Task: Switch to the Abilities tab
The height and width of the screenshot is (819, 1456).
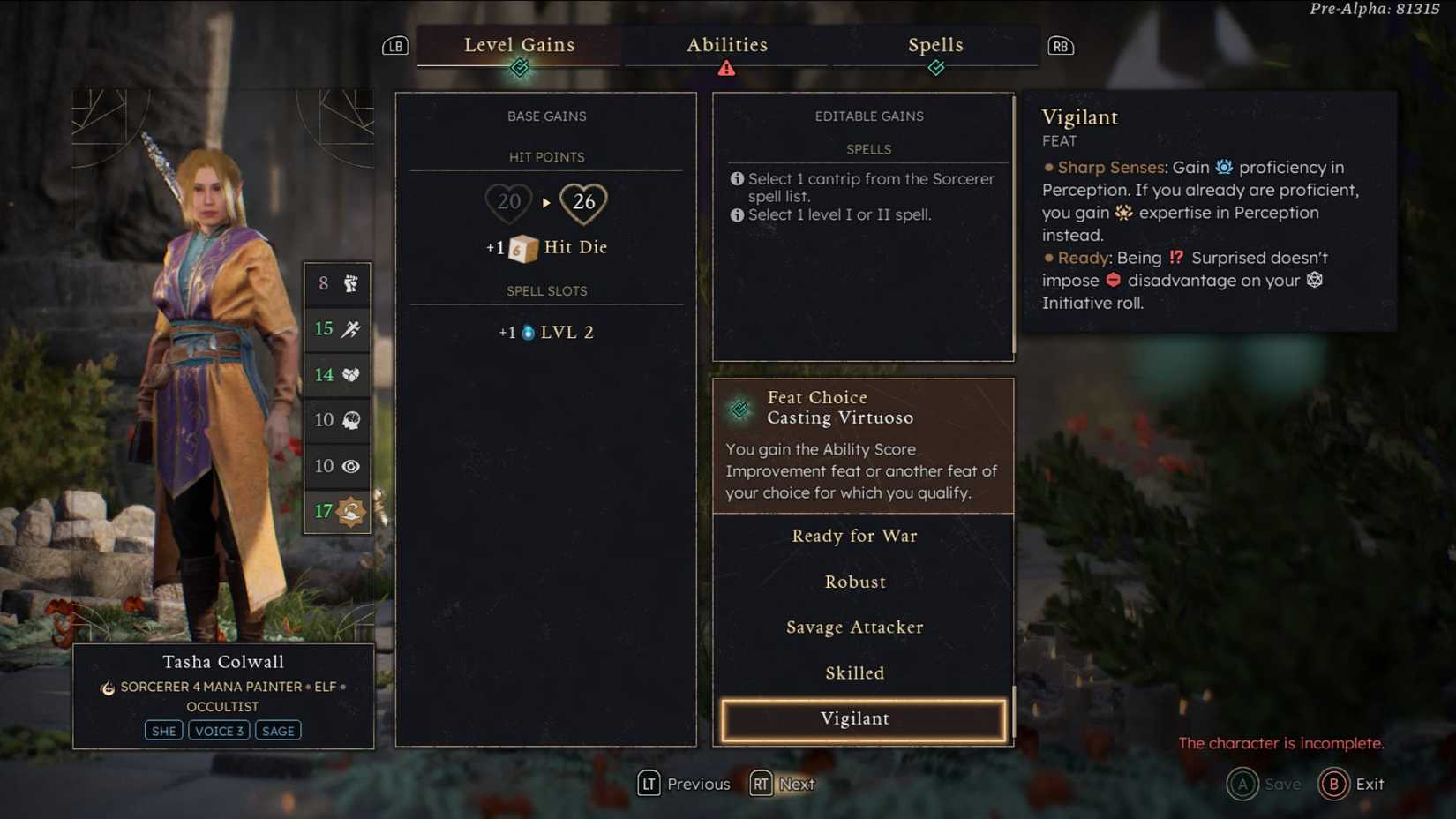Action: point(727,45)
